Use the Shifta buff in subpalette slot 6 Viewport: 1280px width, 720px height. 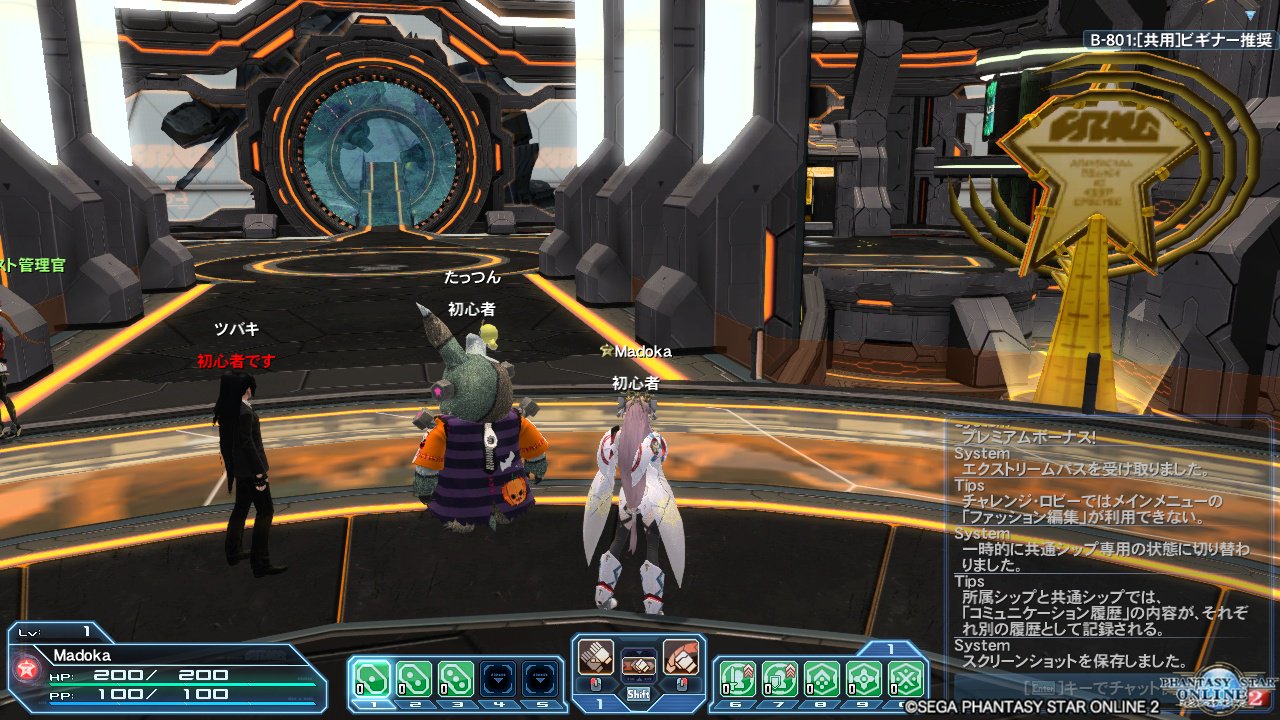738,677
